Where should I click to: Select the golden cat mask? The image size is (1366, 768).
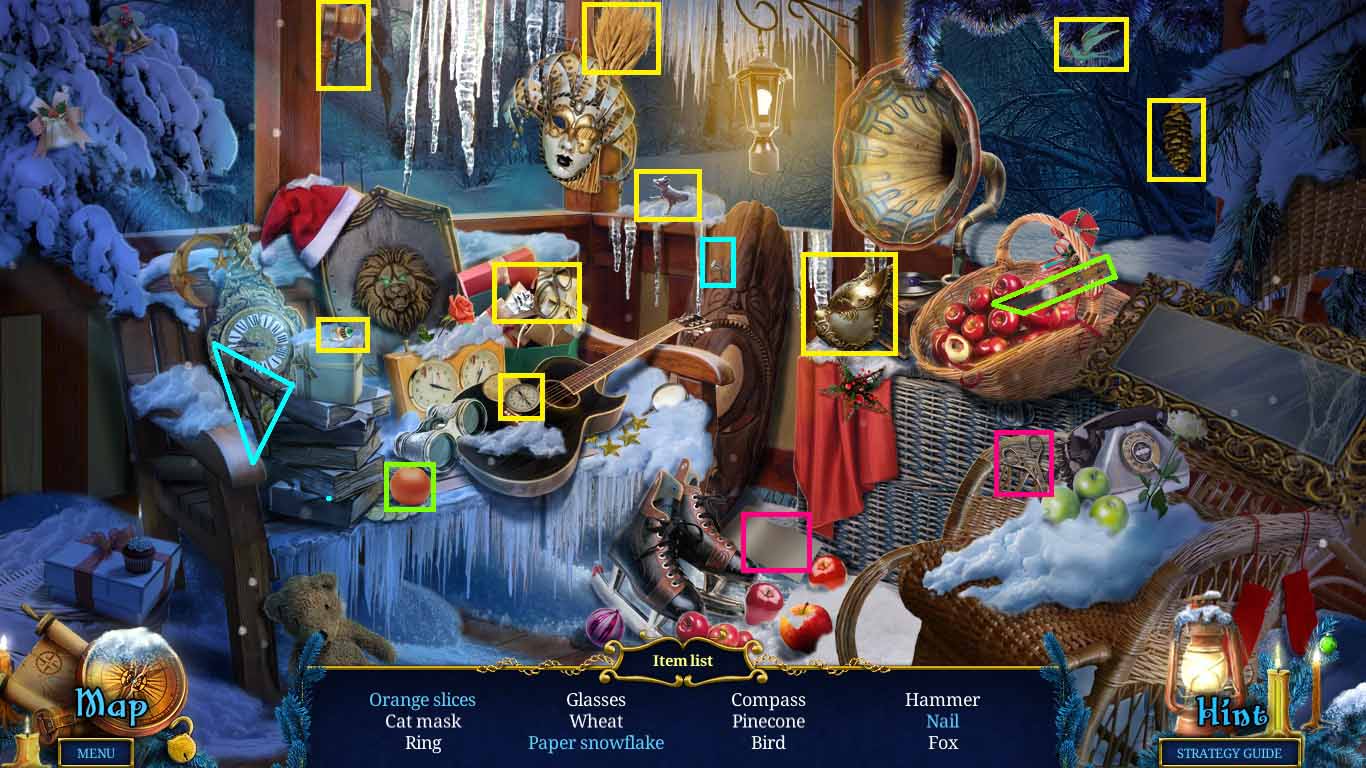click(850, 302)
